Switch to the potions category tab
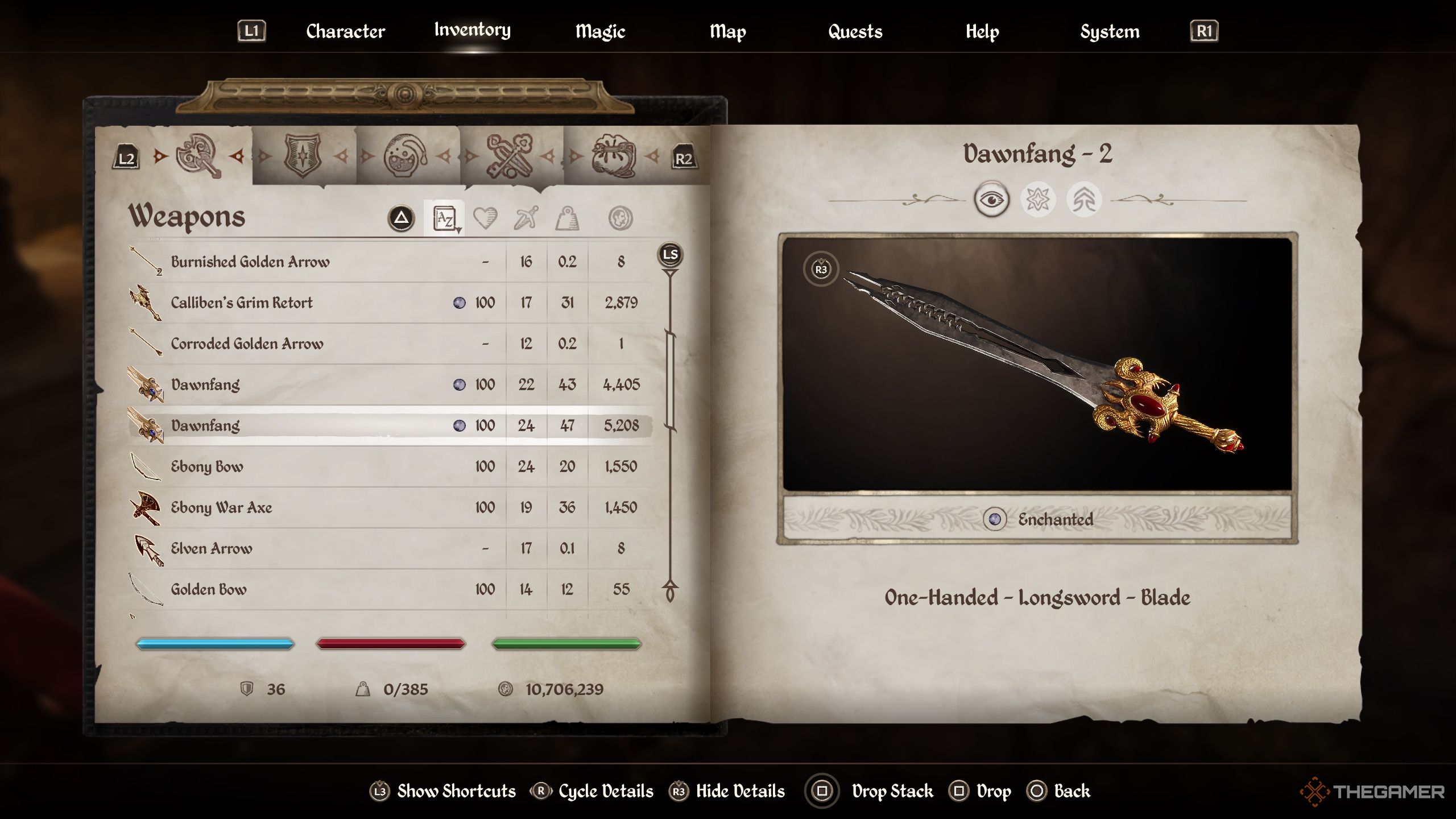 (x=406, y=156)
